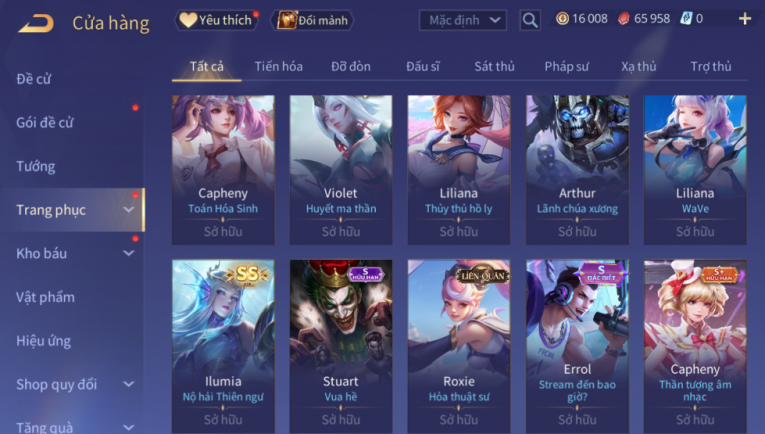Viewport: 765px width, 434px height.
Task: Switch to the Tiến hóa tab
Action: [278, 67]
